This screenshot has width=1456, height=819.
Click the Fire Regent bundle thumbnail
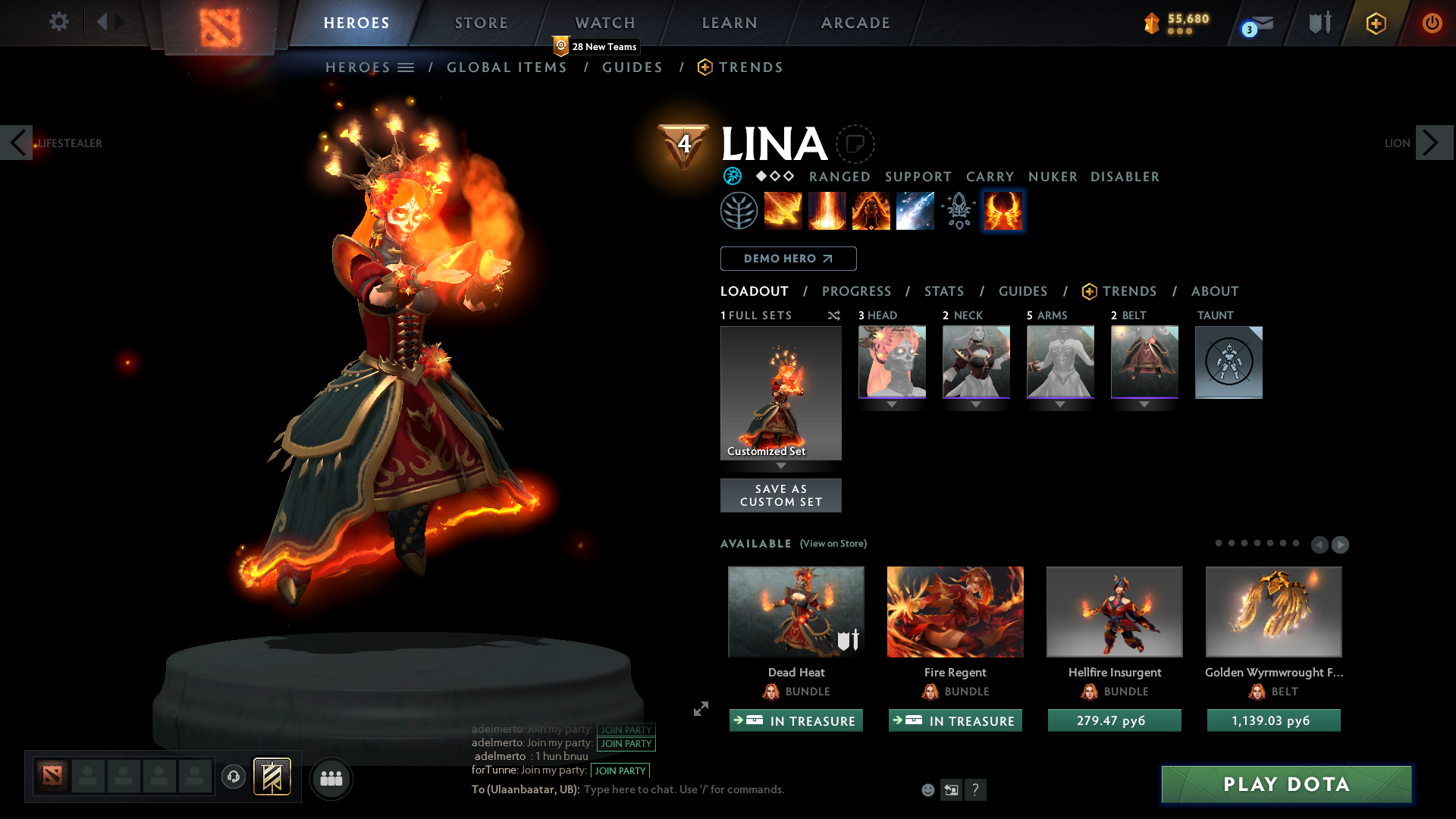(x=955, y=611)
